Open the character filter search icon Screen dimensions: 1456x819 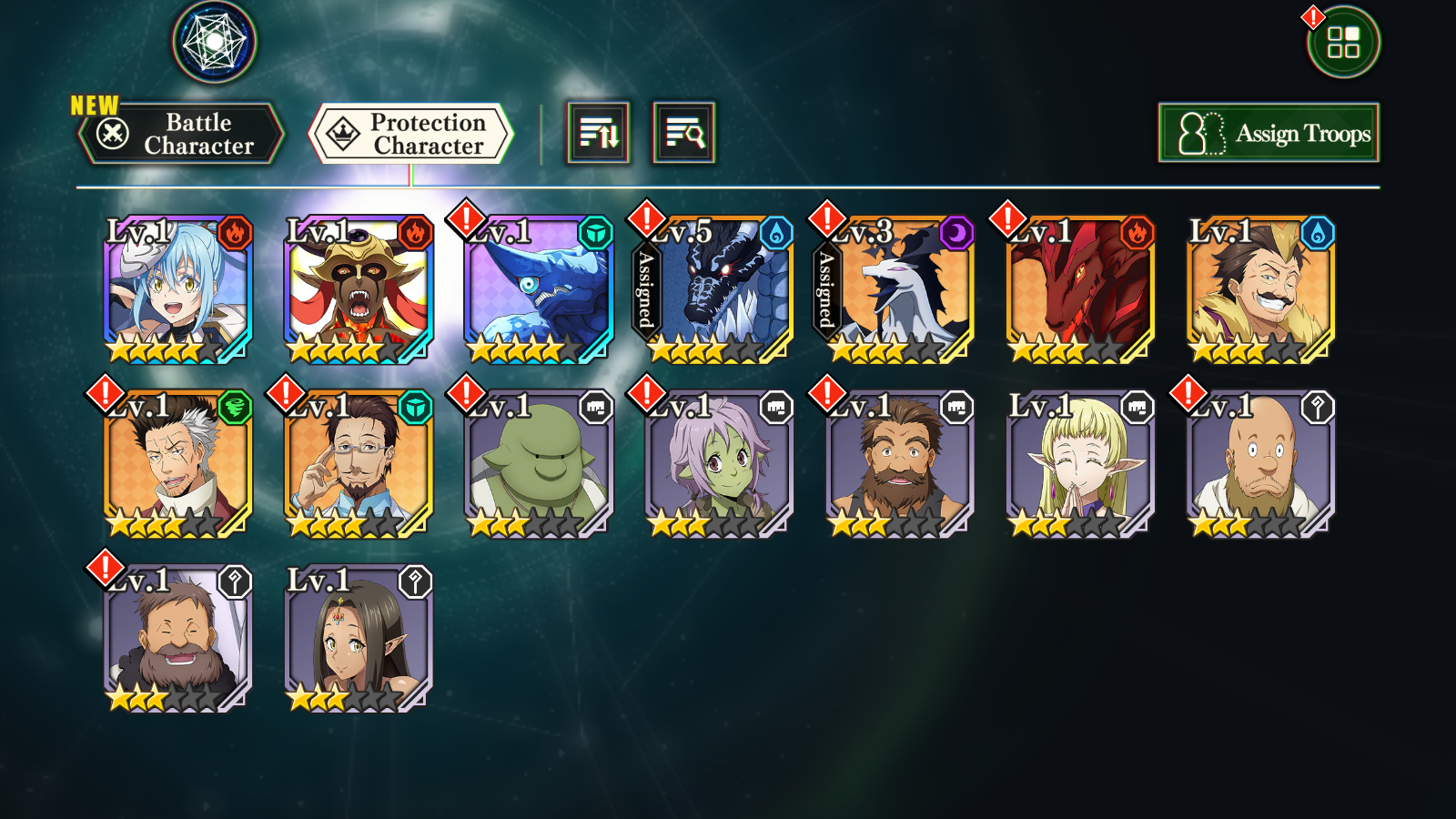(x=681, y=132)
